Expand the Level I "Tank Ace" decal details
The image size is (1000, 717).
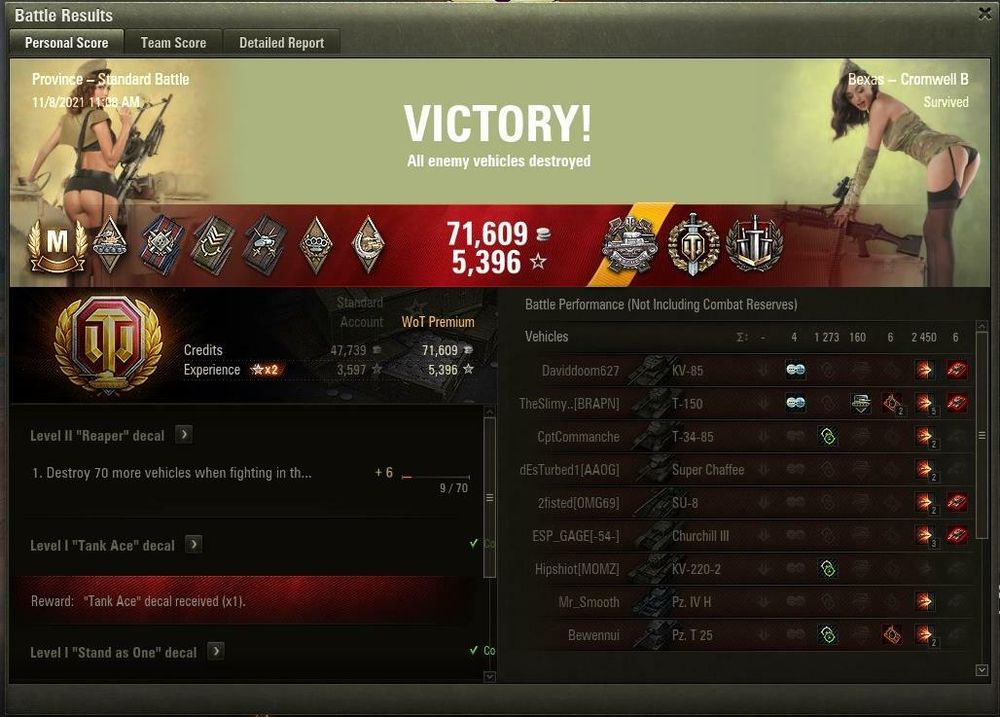tap(194, 545)
